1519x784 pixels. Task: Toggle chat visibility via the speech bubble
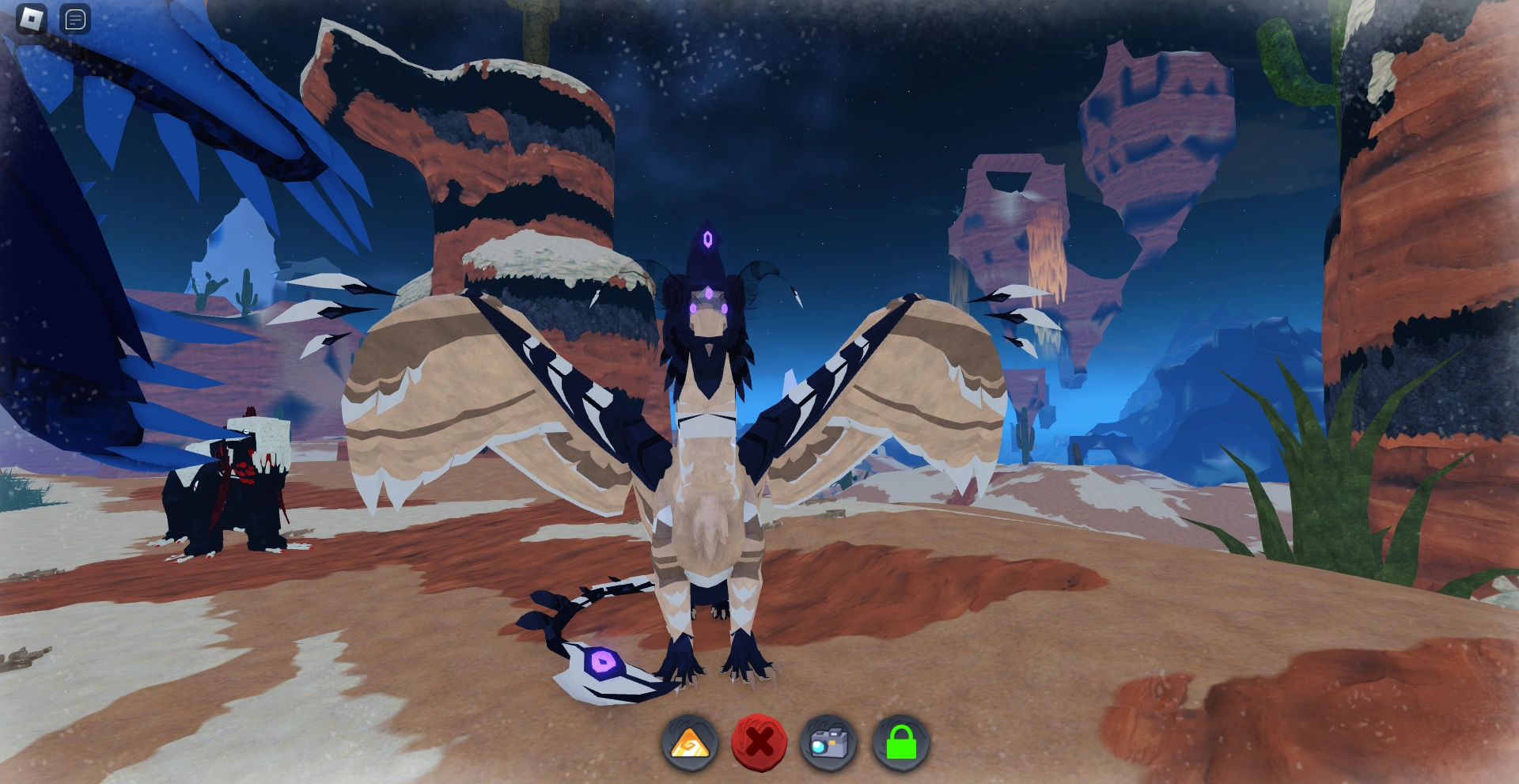click(75, 19)
